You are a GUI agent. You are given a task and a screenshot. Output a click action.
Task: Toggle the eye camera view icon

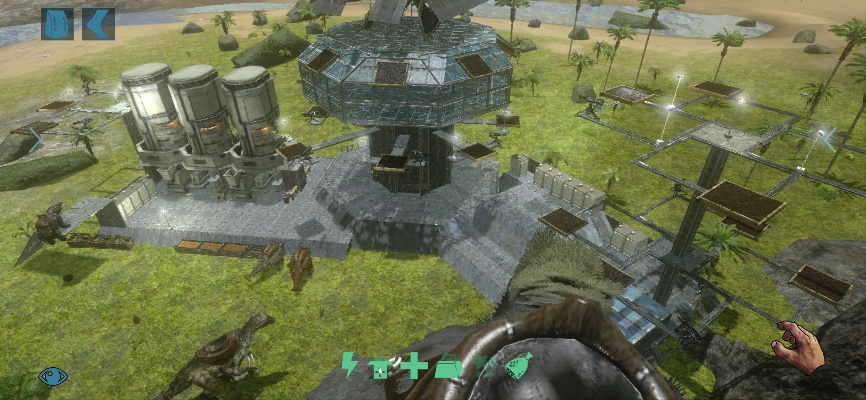(x=53, y=377)
